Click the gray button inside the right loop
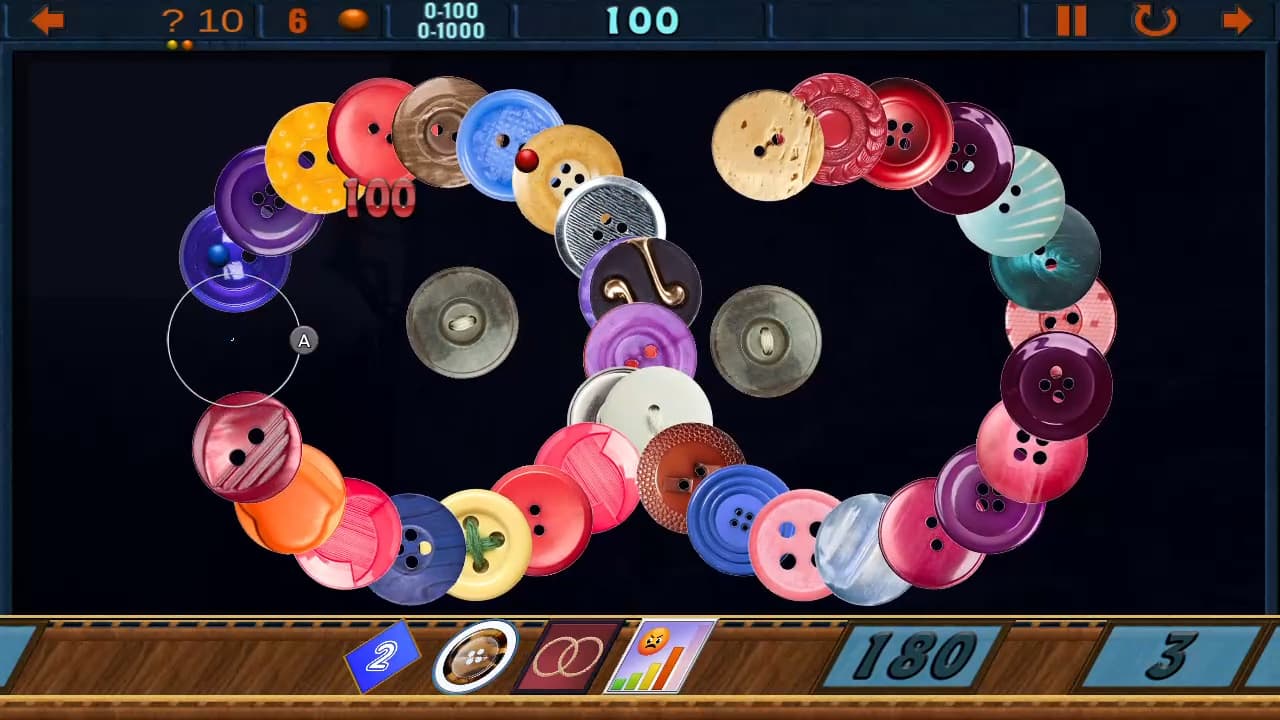This screenshot has height=720, width=1280. click(x=764, y=340)
